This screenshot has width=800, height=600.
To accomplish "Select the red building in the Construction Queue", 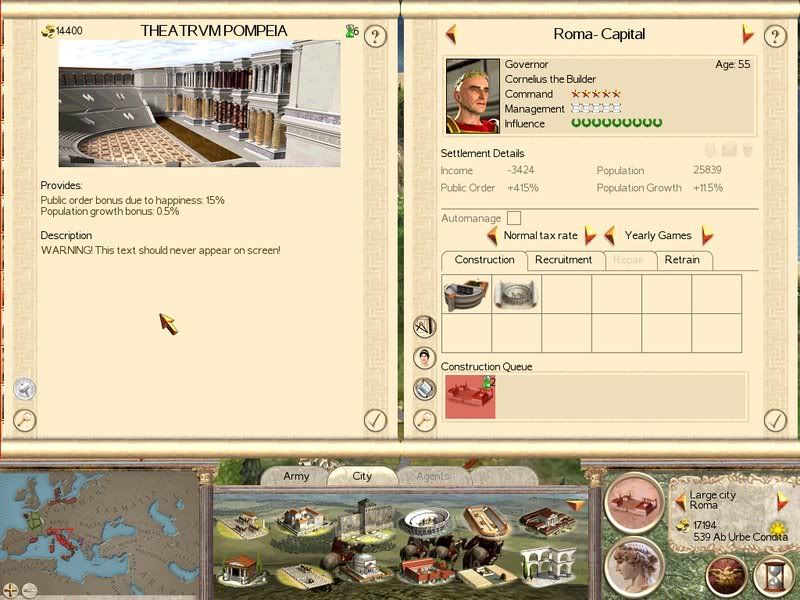I will [469, 396].
